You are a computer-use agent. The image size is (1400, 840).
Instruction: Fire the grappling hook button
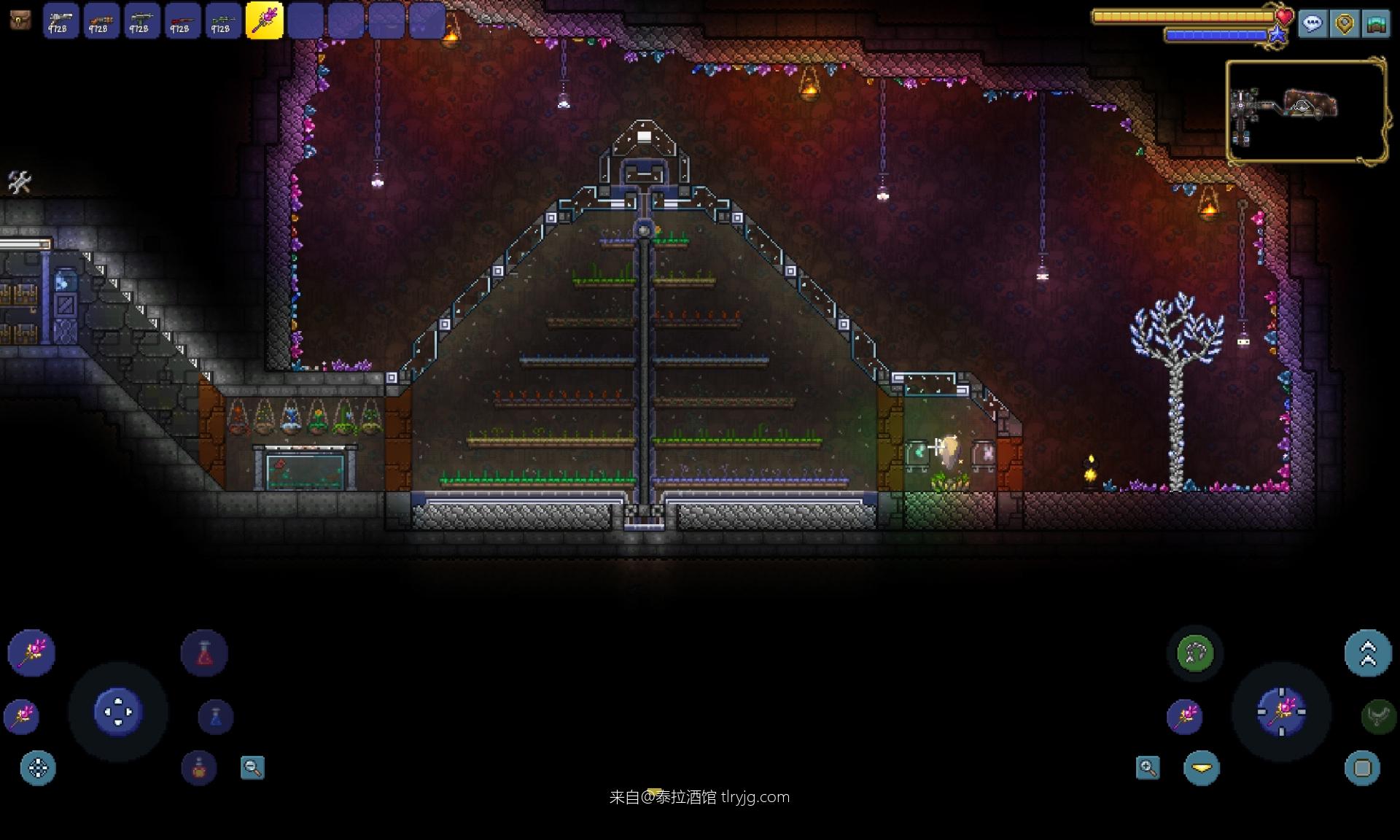(1194, 653)
